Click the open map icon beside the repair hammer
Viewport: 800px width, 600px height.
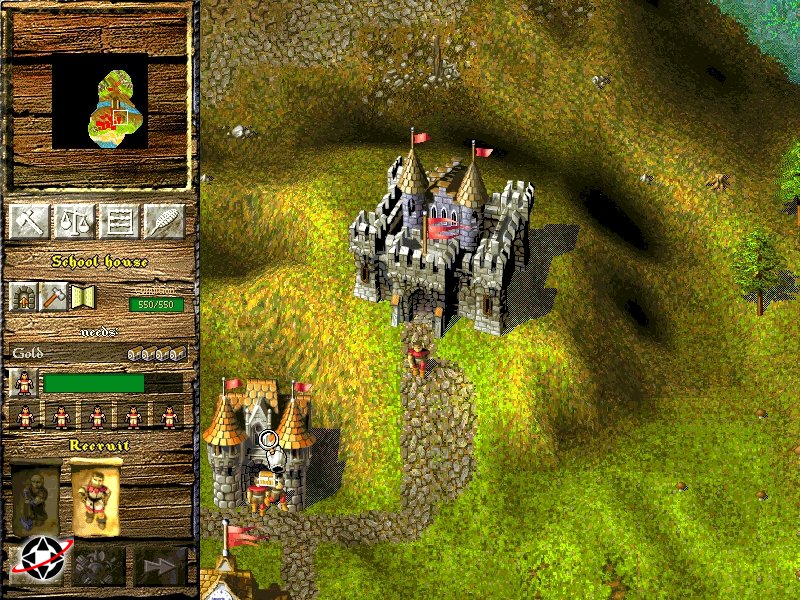(x=80, y=296)
